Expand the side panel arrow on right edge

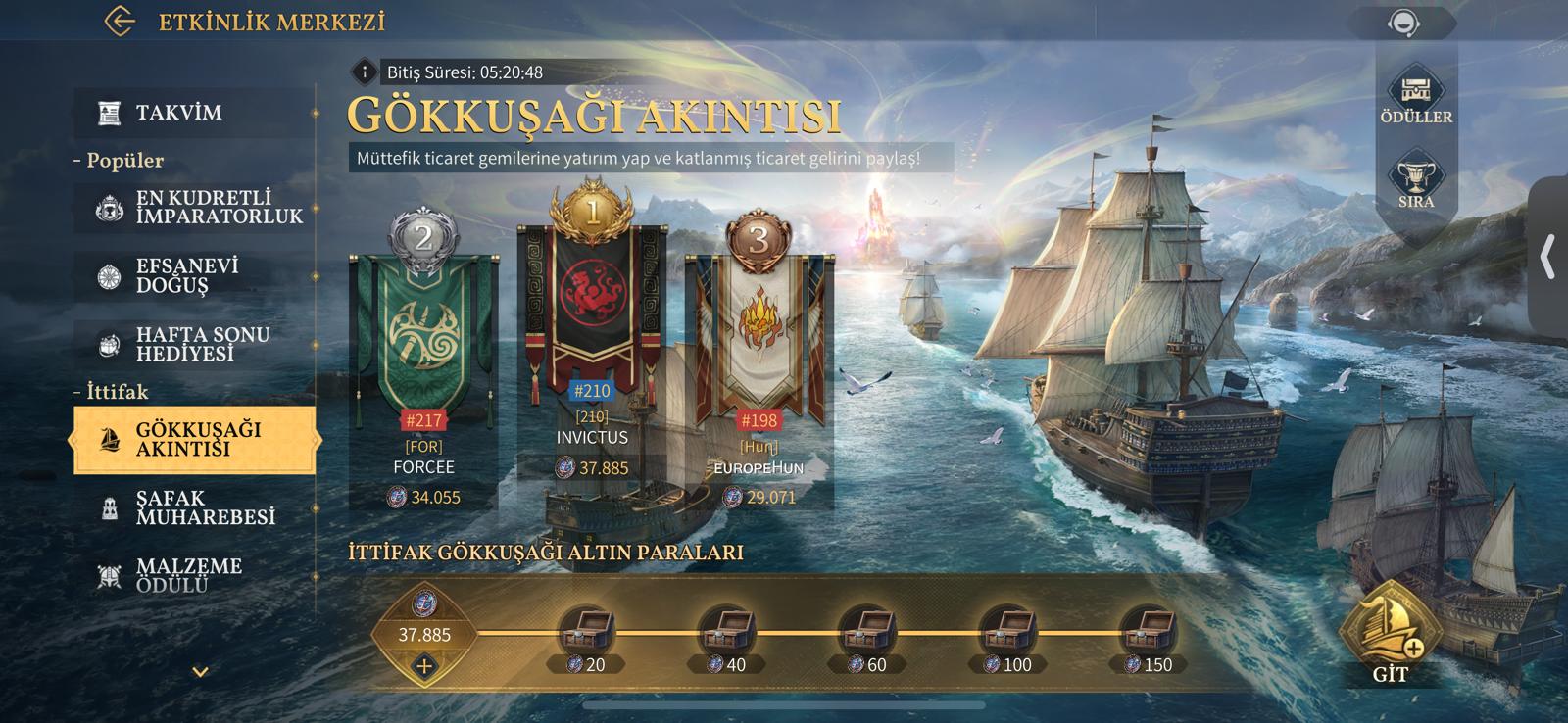pyautogui.click(x=1547, y=258)
